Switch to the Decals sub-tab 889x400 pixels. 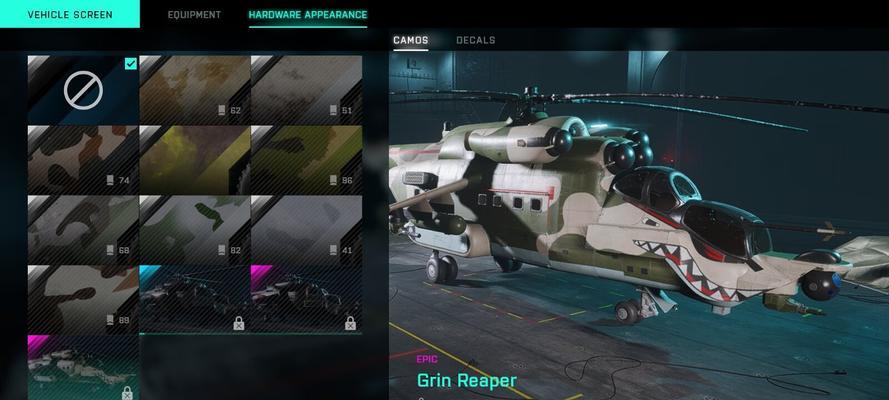pos(475,40)
